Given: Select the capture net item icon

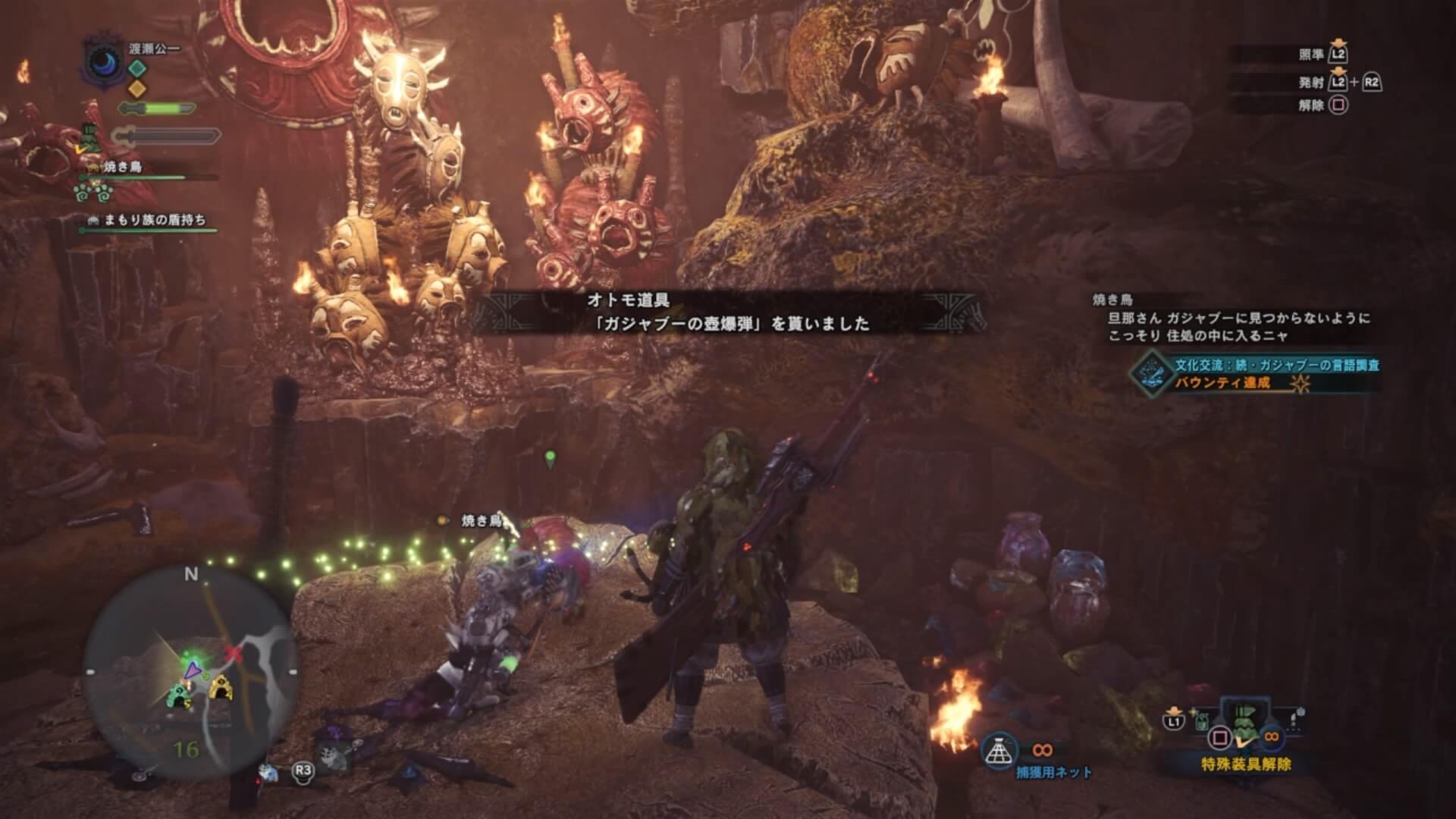Looking at the screenshot, I should 999,751.
